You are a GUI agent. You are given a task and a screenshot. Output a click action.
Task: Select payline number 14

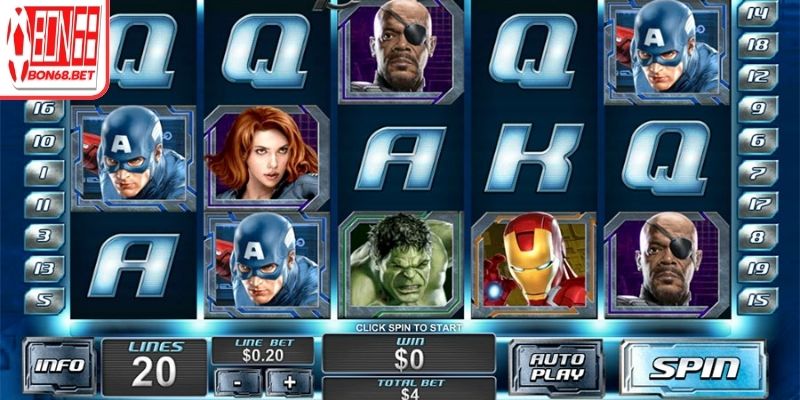[757, 13]
